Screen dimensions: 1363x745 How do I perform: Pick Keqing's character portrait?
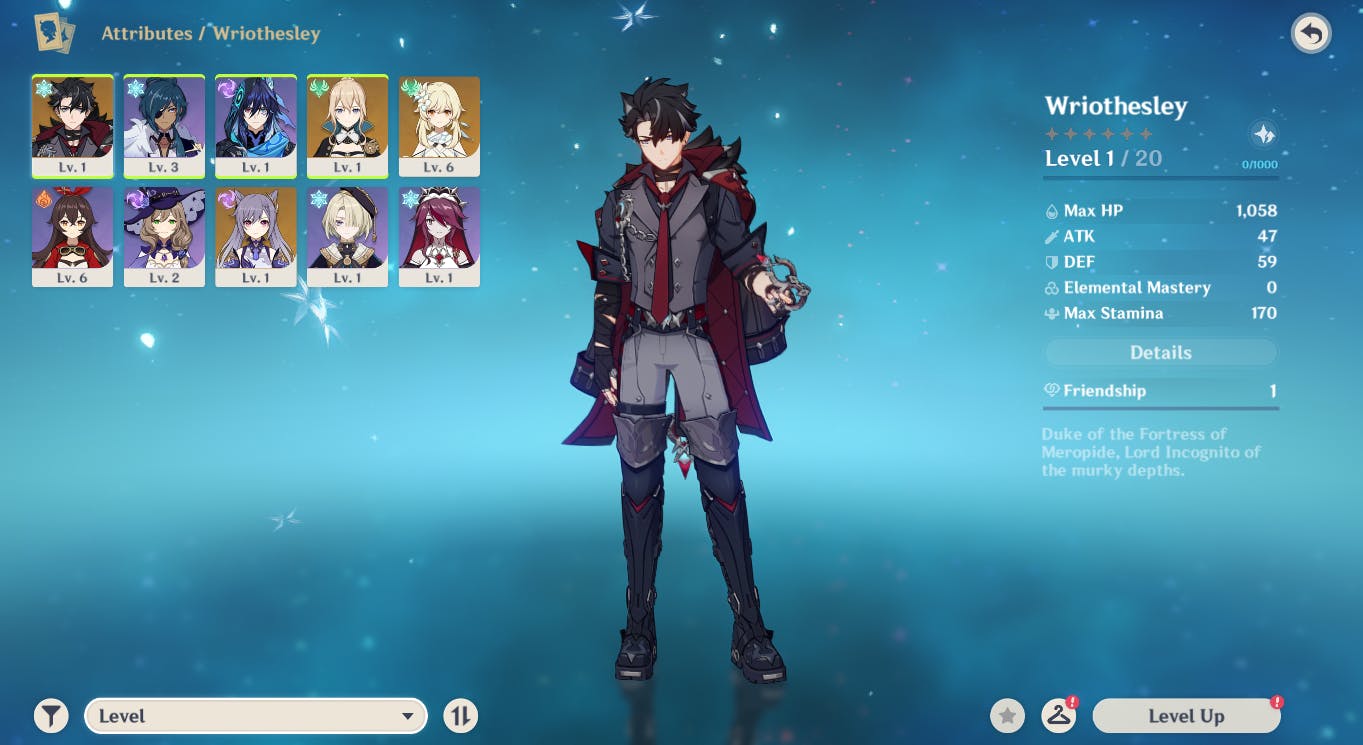click(256, 236)
